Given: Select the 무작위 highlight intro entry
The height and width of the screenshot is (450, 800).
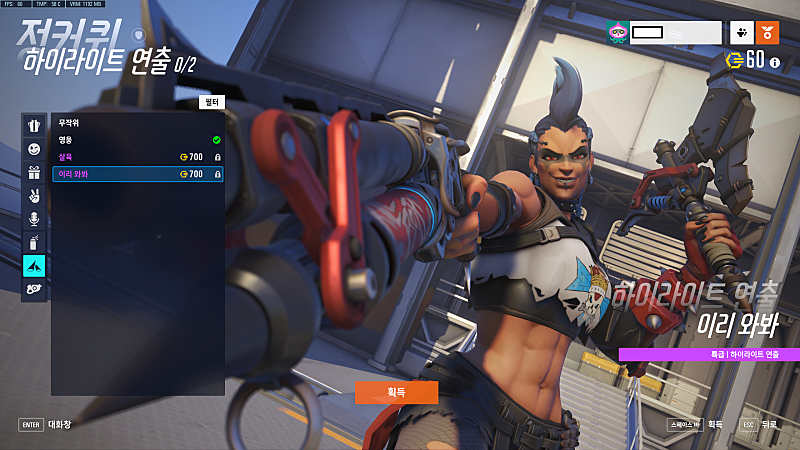Looking at the screenshot, I should [137, 123].
